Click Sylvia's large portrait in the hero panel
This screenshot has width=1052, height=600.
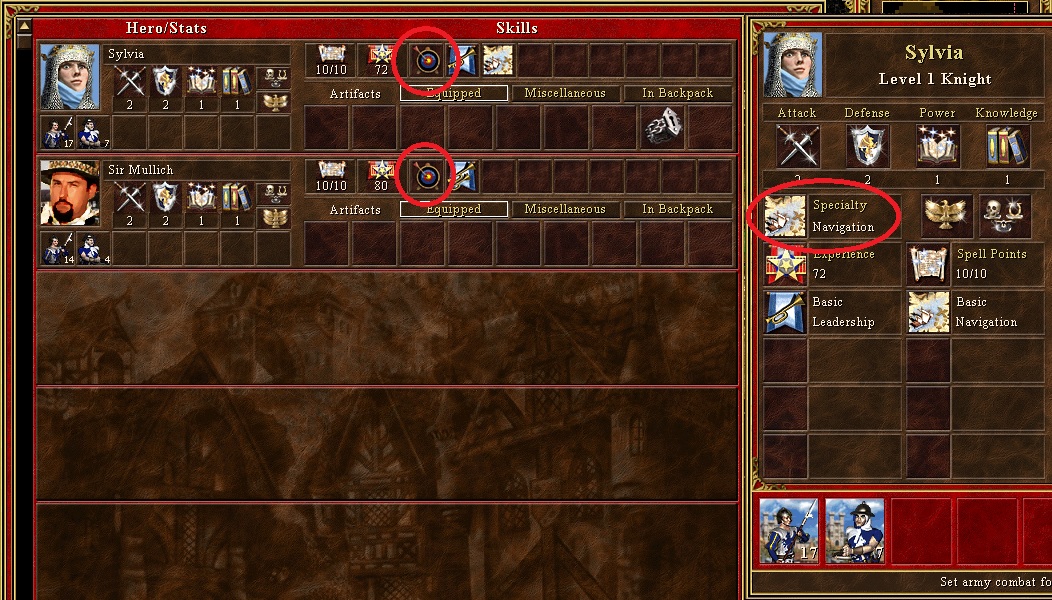tap(793, 65)
